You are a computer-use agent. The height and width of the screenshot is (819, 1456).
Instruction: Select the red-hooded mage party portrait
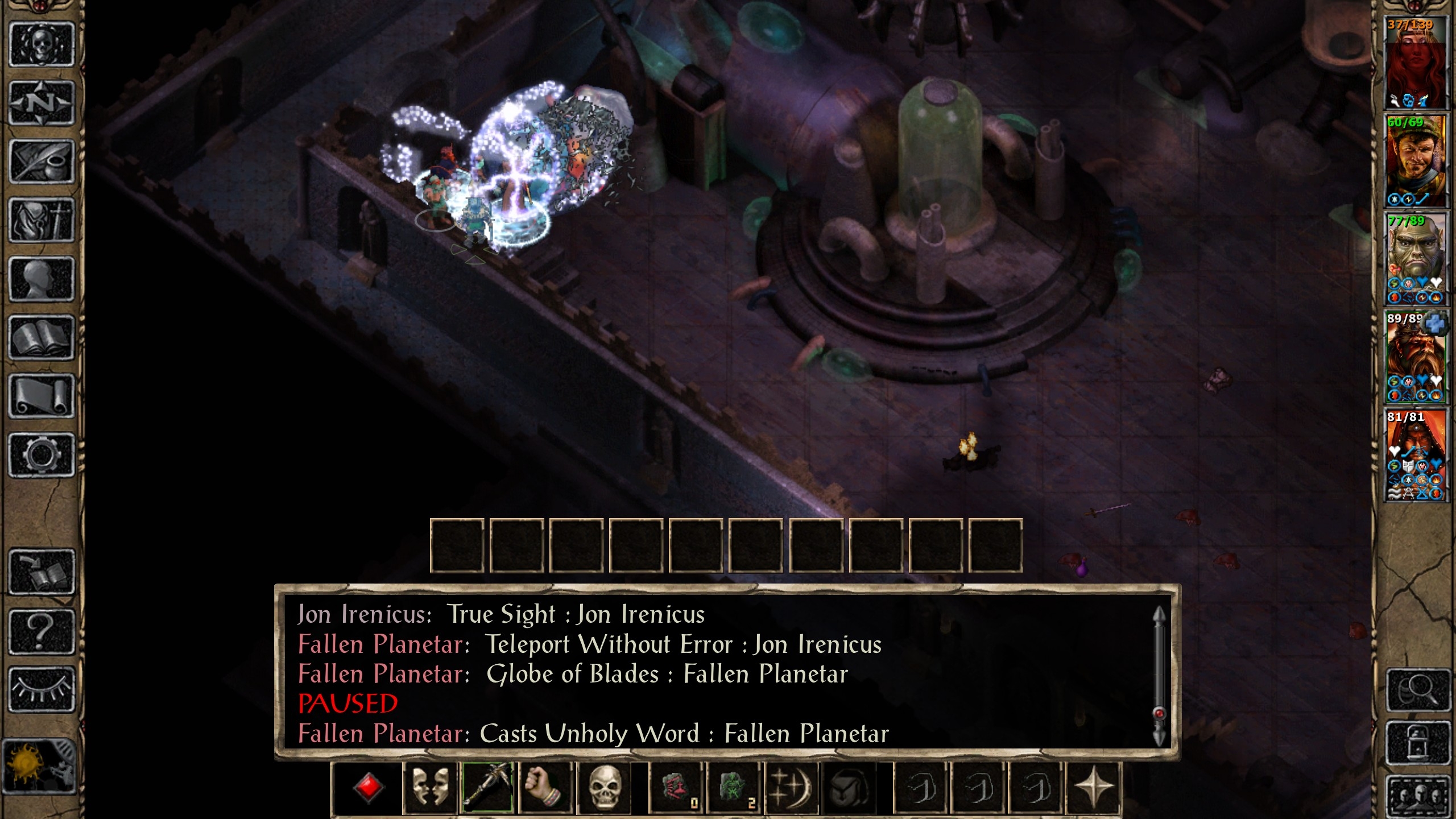point(1414,455)
